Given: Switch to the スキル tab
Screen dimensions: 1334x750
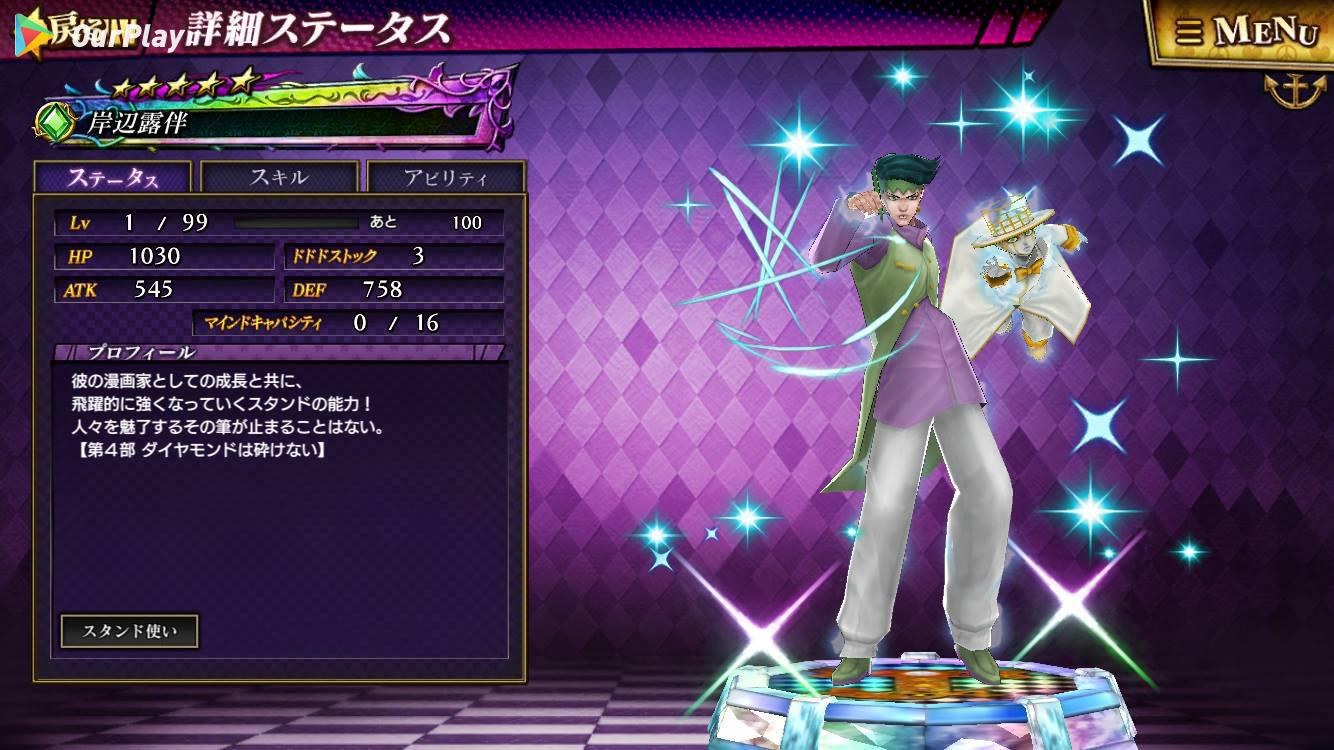Looking at the screenshot, I should tap(279, 178).
